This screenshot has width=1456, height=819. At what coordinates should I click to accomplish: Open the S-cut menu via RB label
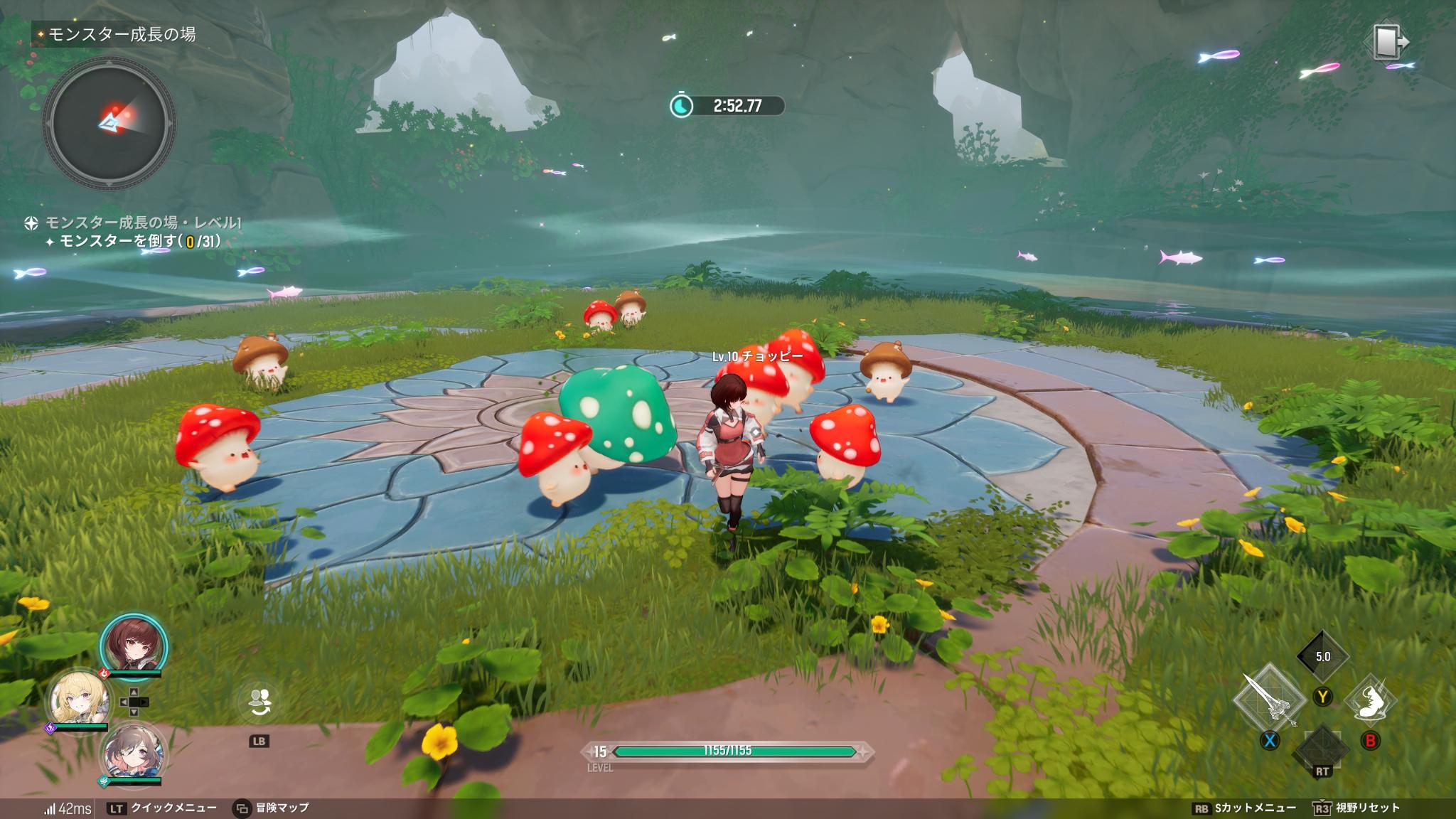[1201, 808]
